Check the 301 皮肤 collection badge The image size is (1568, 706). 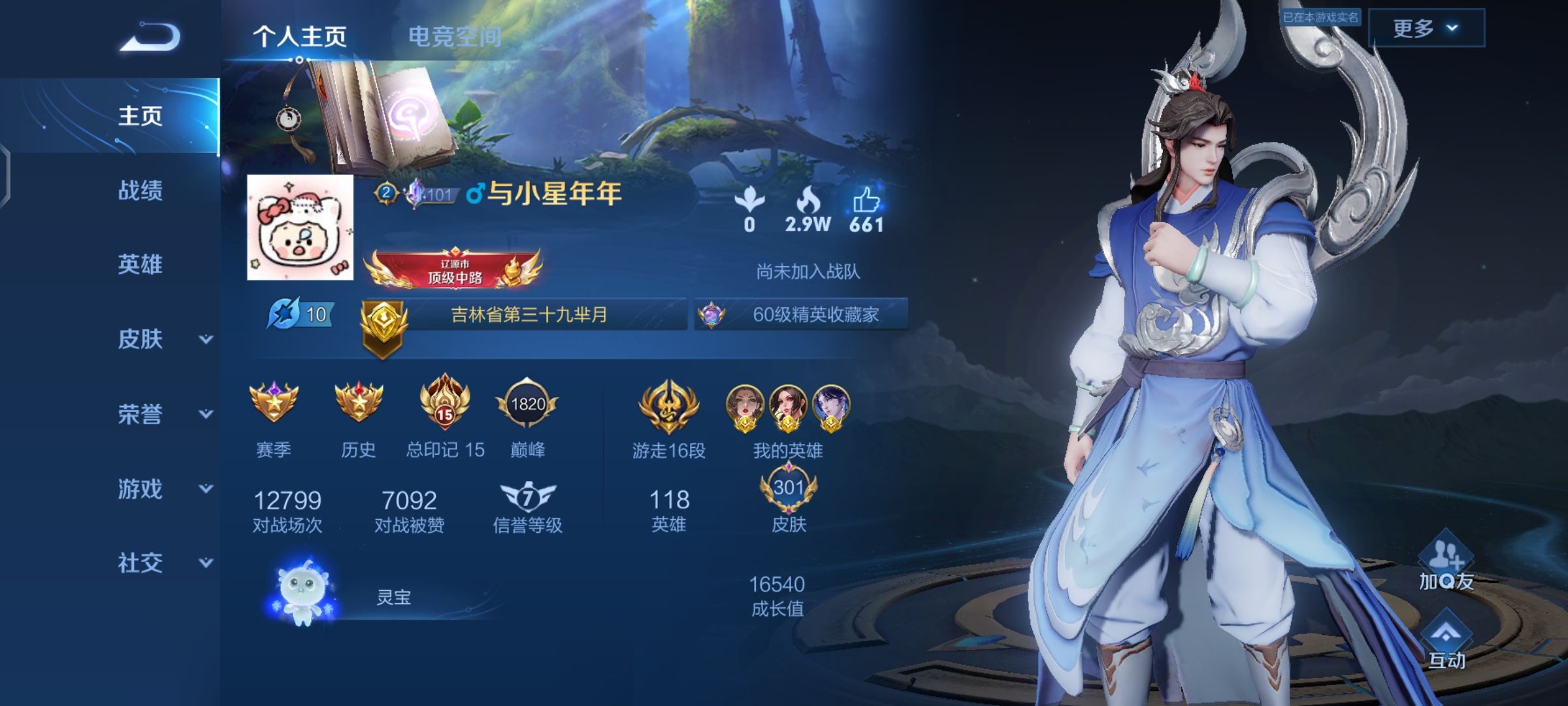[789, 490]
